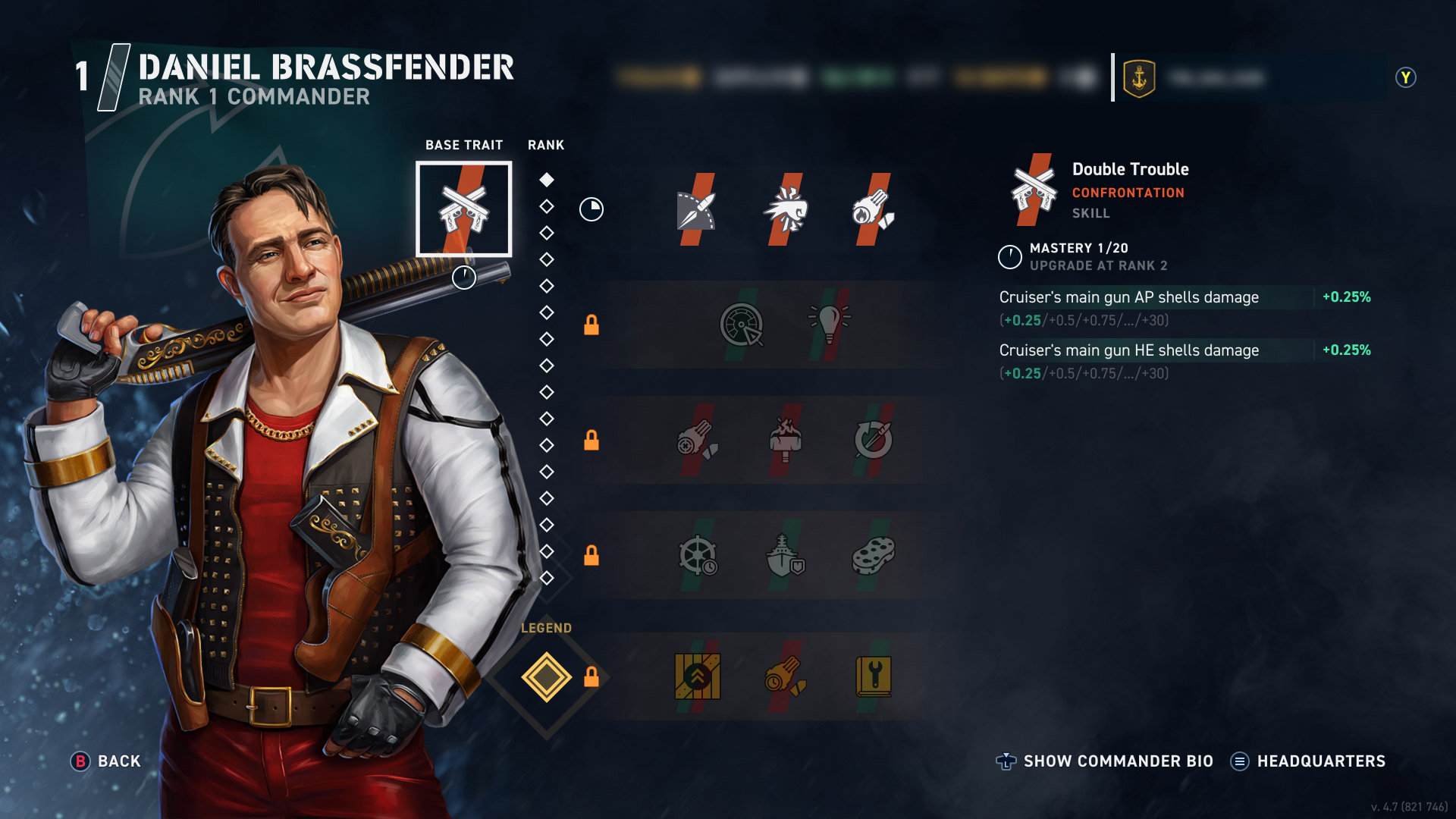Select the Double Trouble base trait
1456x819 pixels.
coord(463,209)
